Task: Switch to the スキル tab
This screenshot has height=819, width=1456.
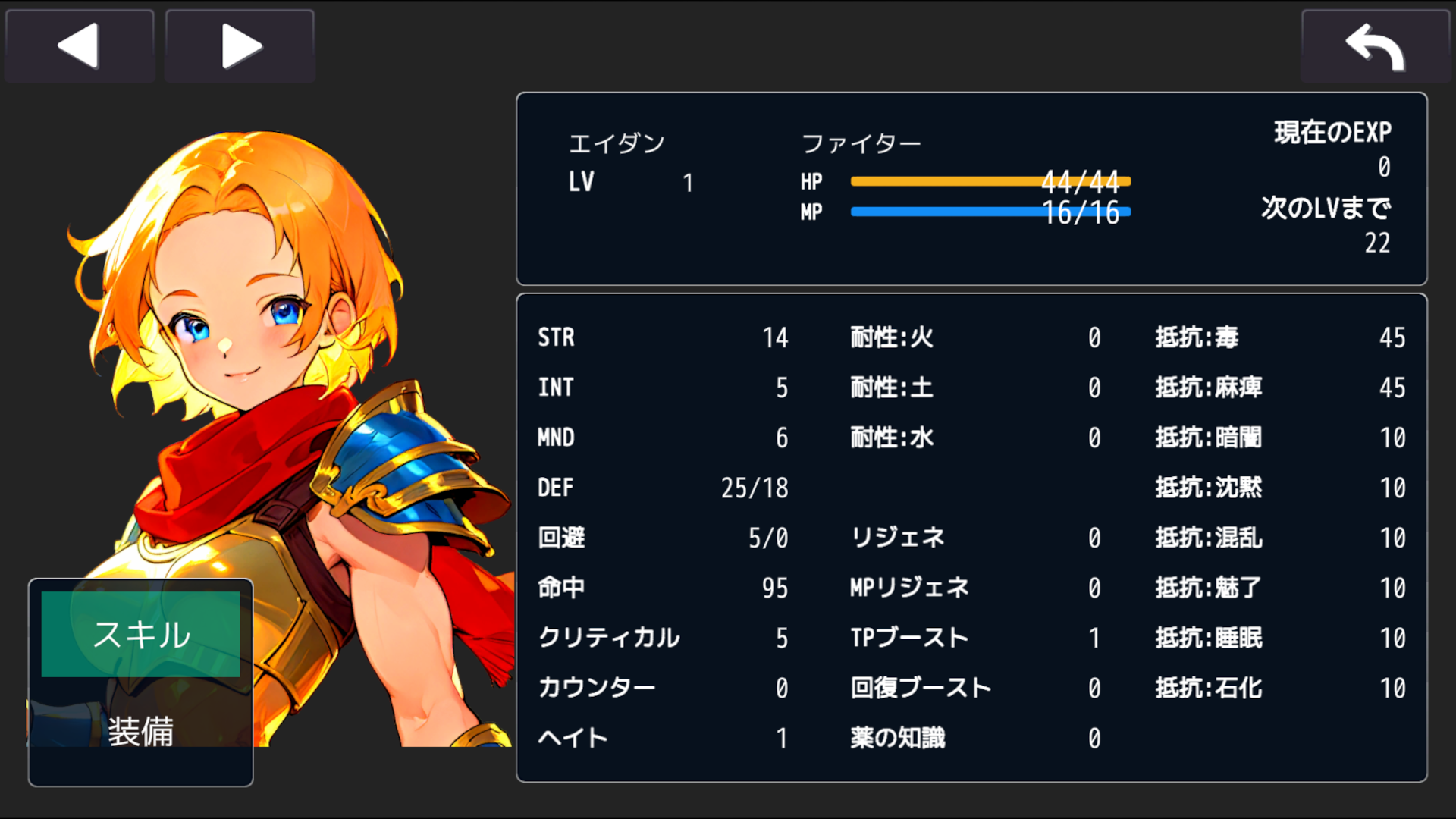Action: coord(141,635)
